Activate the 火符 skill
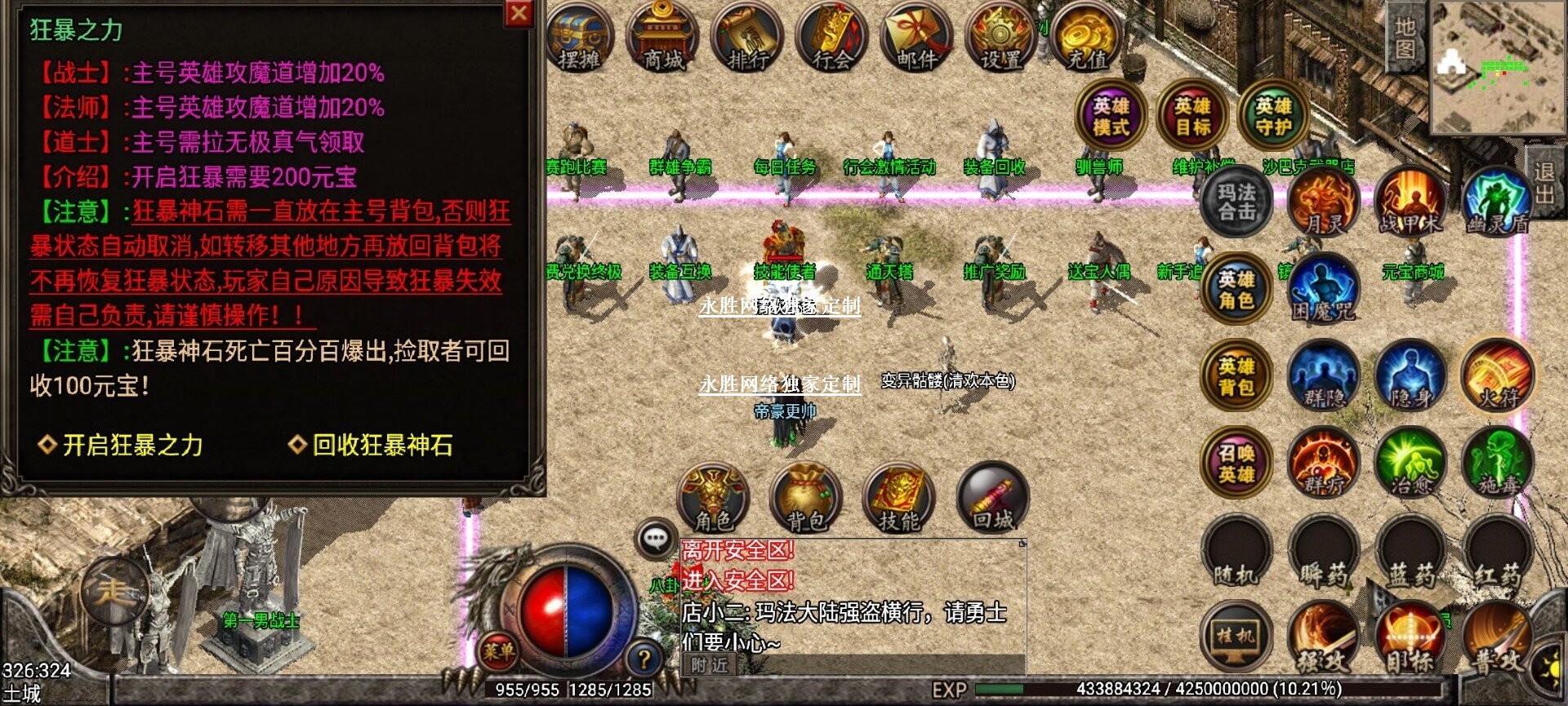 1498,375
